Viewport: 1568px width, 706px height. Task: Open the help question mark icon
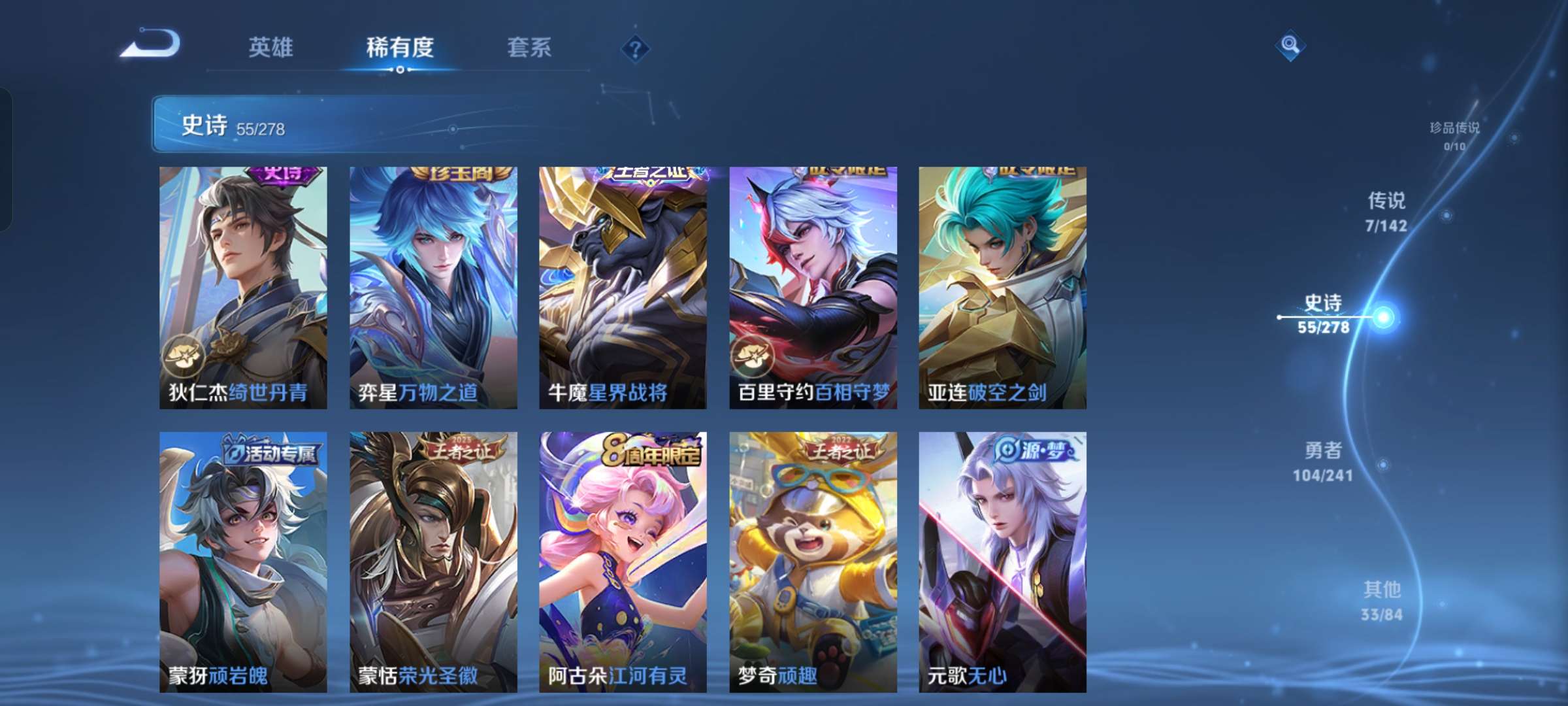coord(634,47)
